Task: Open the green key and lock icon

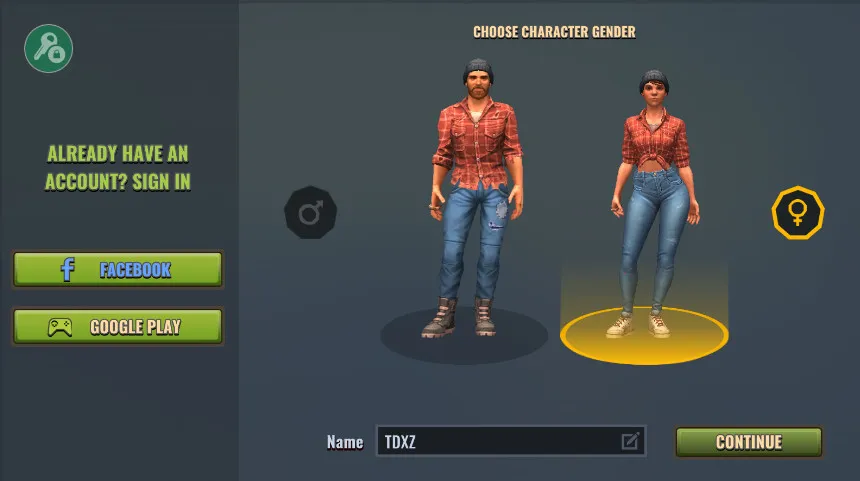Action: coord(48,47)
